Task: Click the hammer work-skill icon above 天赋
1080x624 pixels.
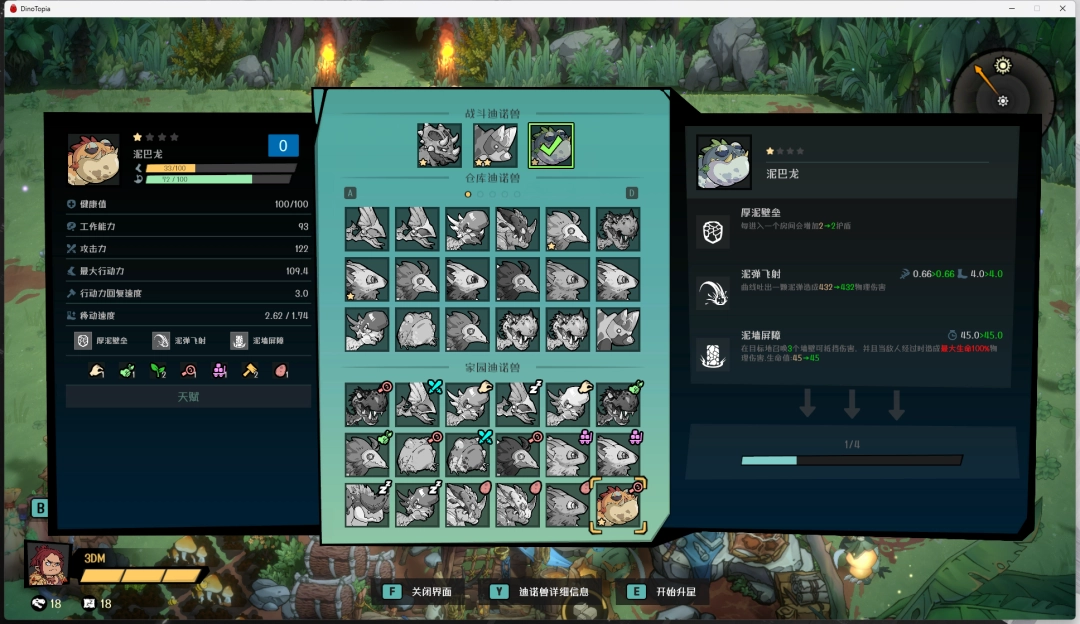Action: pyautogui.click(x=250, y=371)
